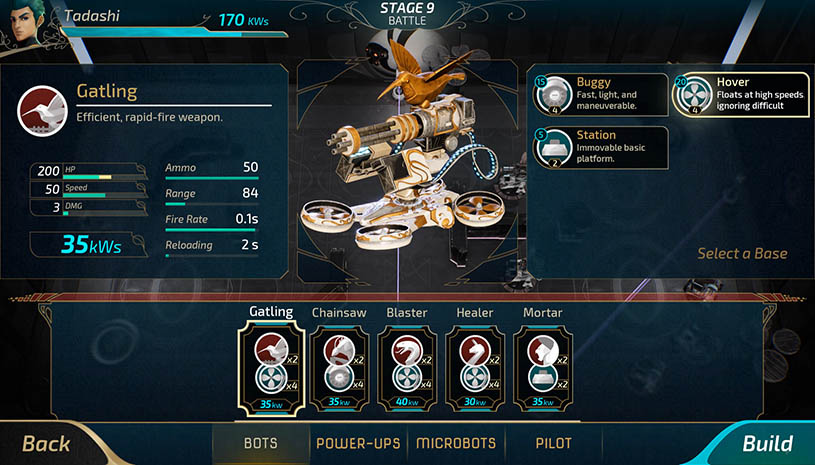Viewport: 815px width, 465px height.
Task: Choose the Chainsaw weapon card
Action: pyautogui.click(x=338, y=369)
